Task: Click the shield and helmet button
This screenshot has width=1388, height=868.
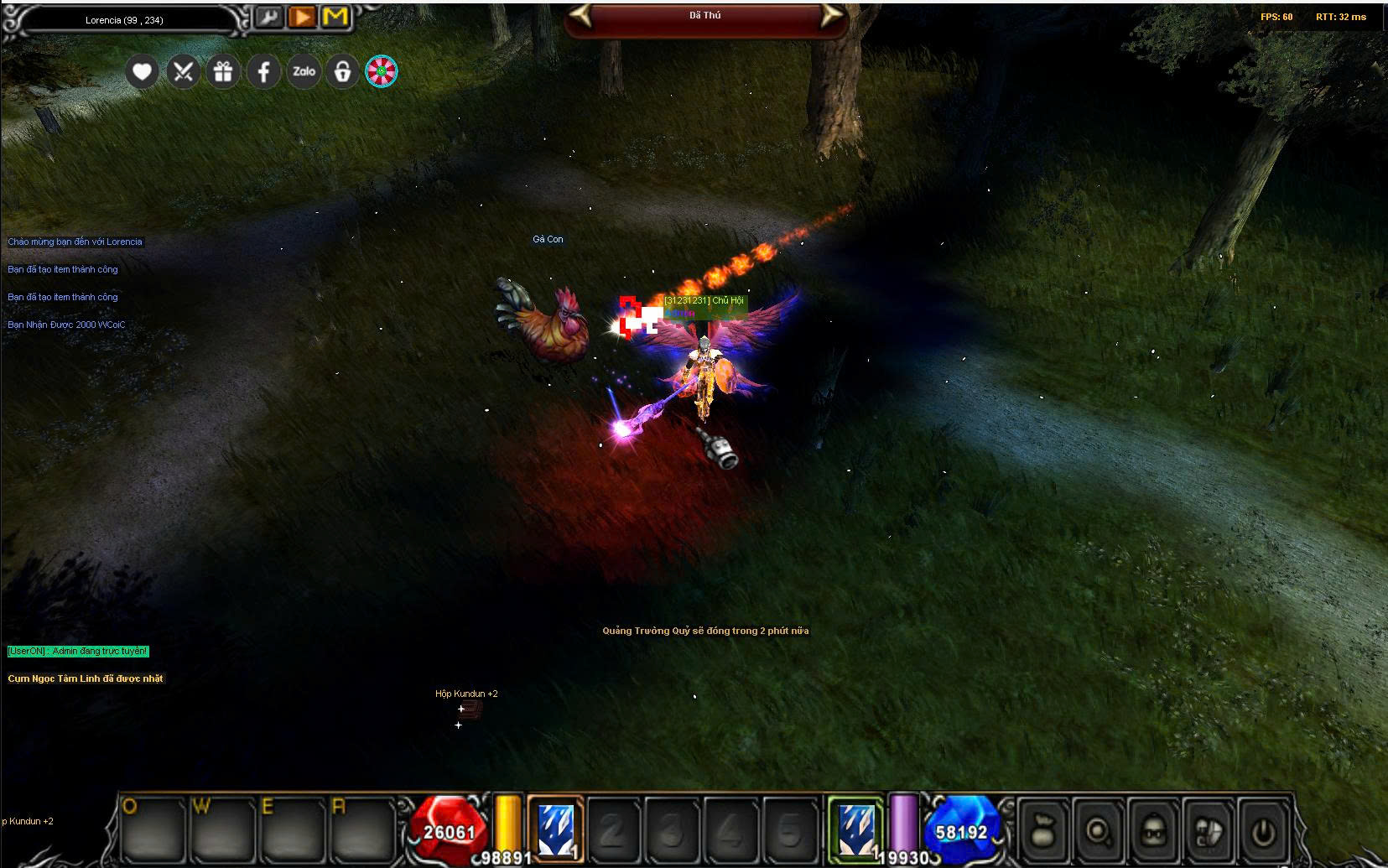Action: [1209, 831]
